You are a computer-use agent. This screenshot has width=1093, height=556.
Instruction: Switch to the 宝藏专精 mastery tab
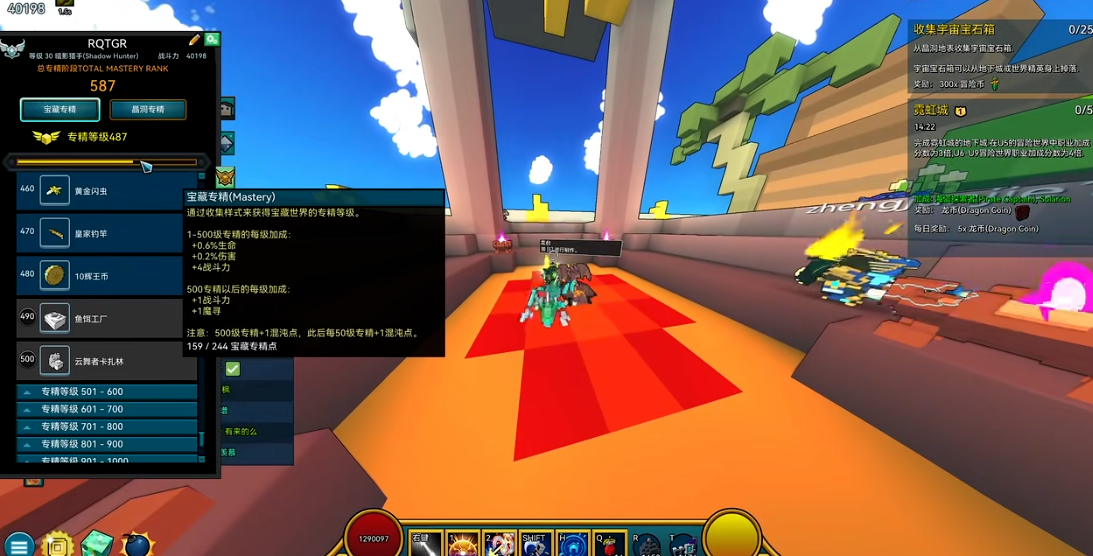tap(60, 109)
